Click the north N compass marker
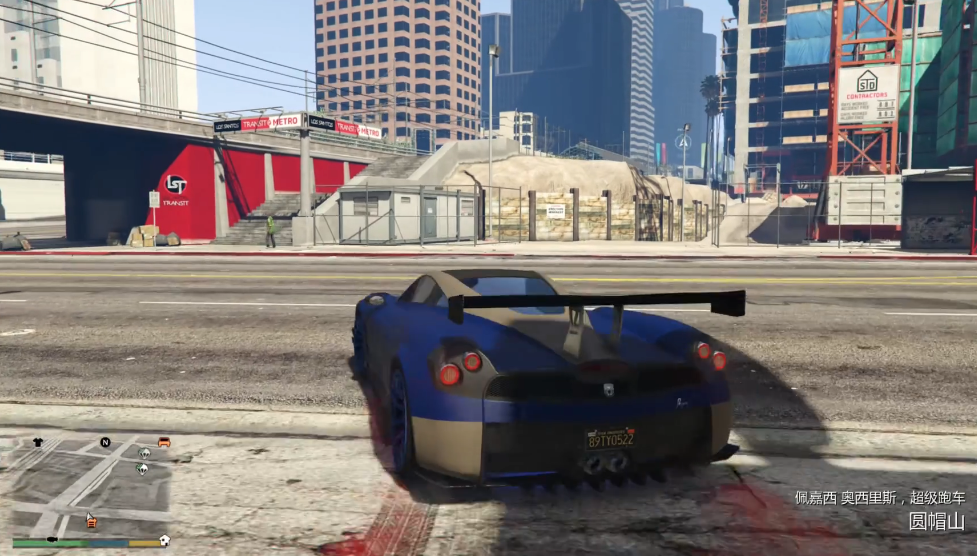Image resolution: width=977 pixels, height=556 pixels. click(105, 442)
